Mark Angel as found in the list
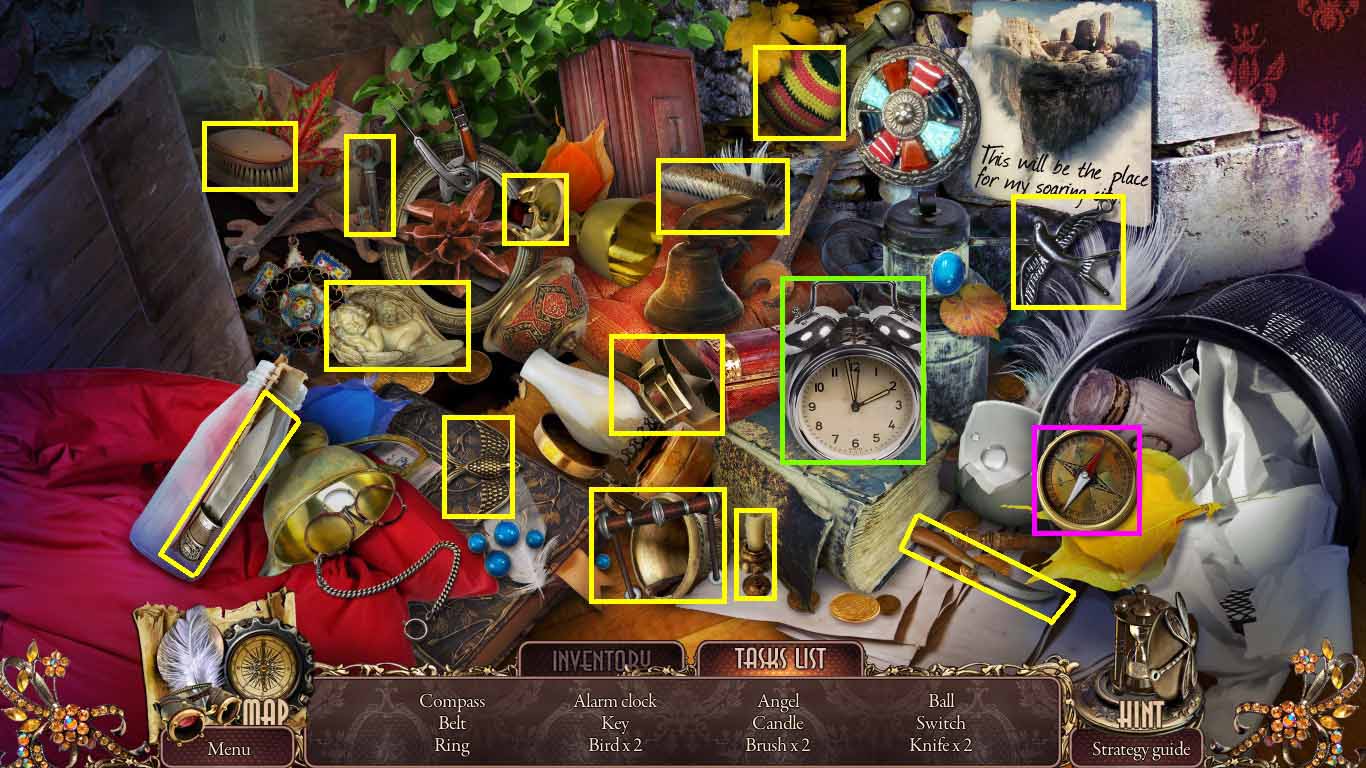Viewport: 1366px width, 768px height. (x=777, y=701)
